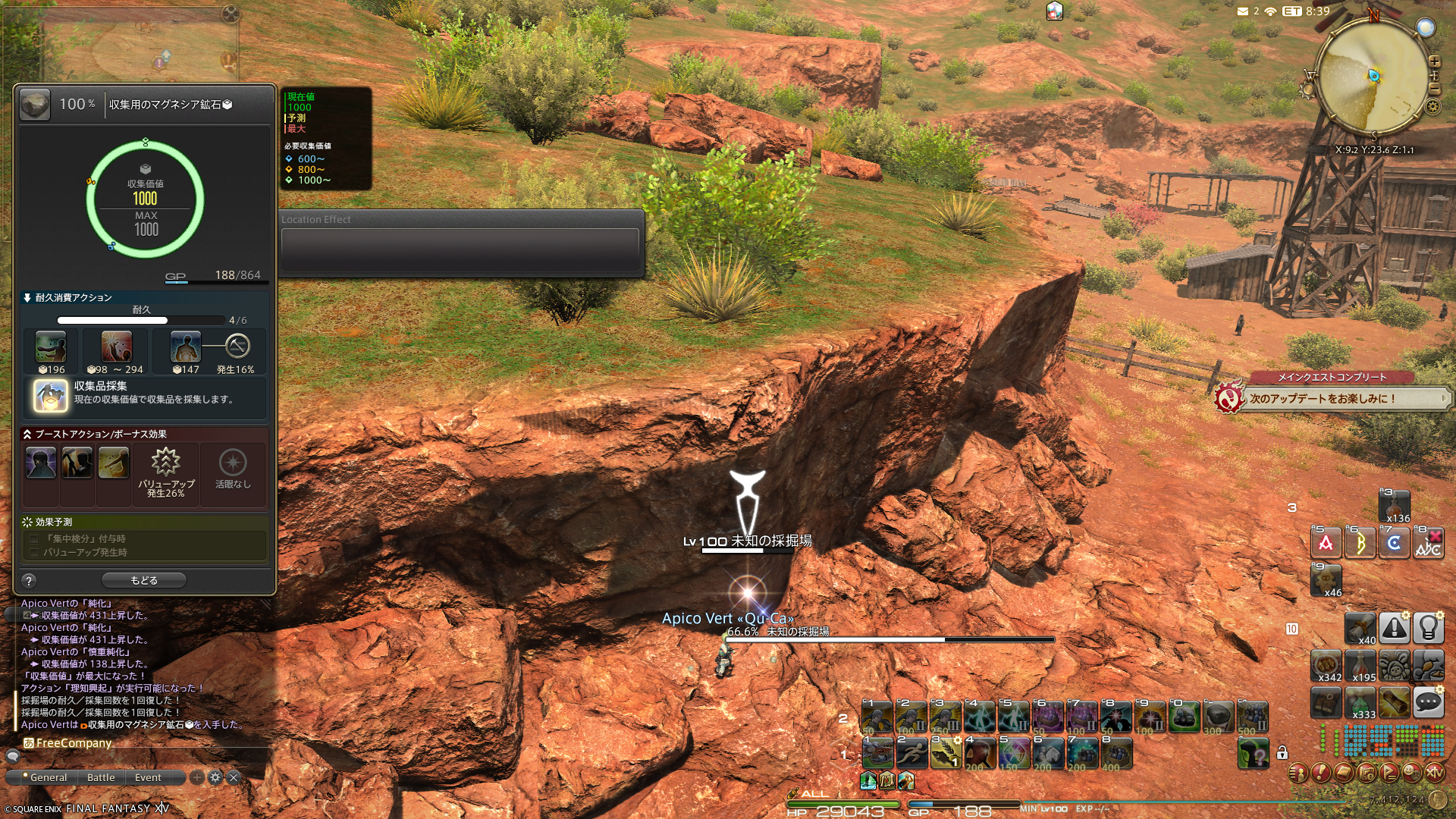This screenshot has height=819, width=1456.
Task: Open the メインクエストコンプリート quest tracker entry
Action: 1331,377
